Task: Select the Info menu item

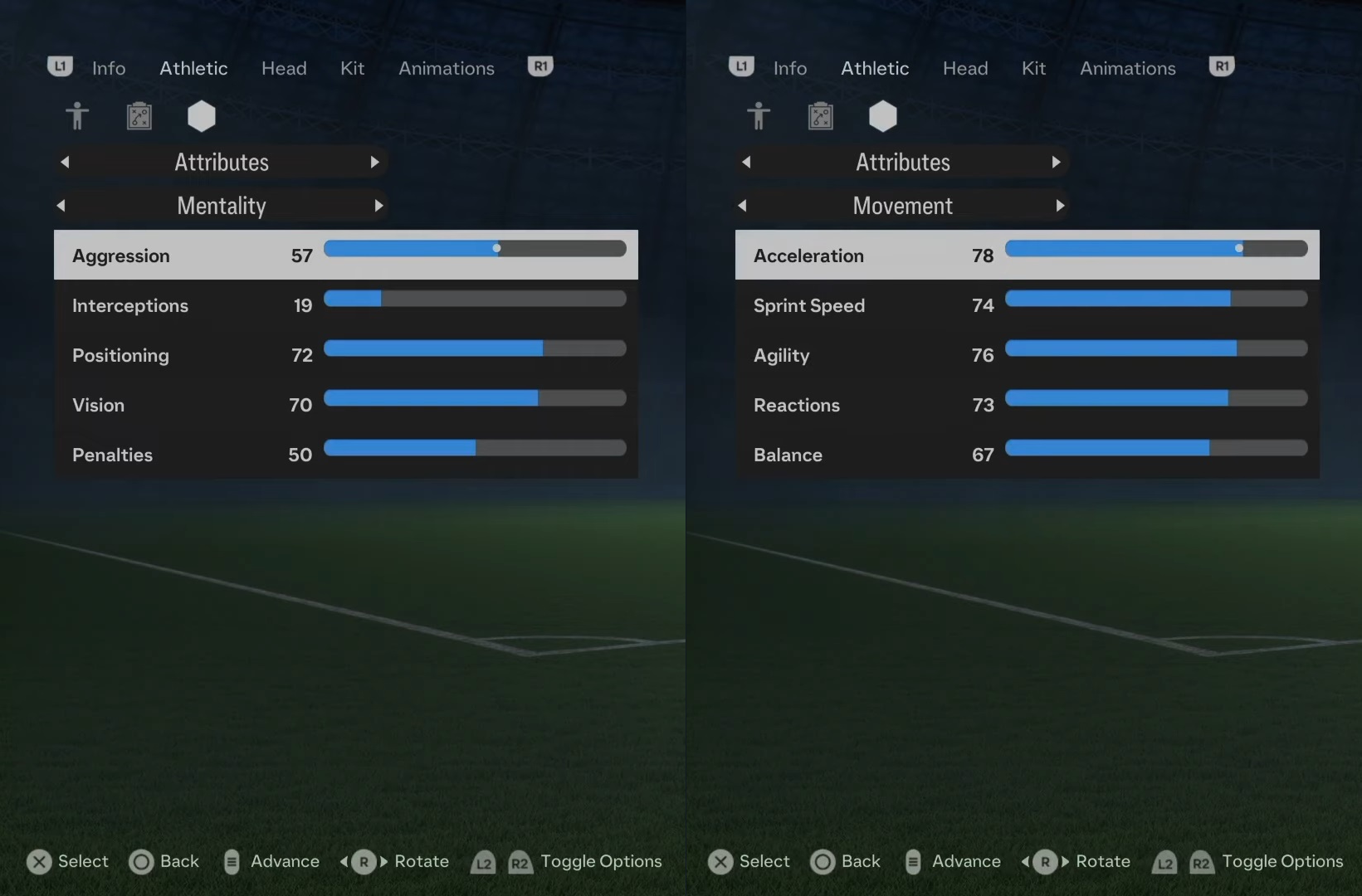Action: click(x=108, y=68)
